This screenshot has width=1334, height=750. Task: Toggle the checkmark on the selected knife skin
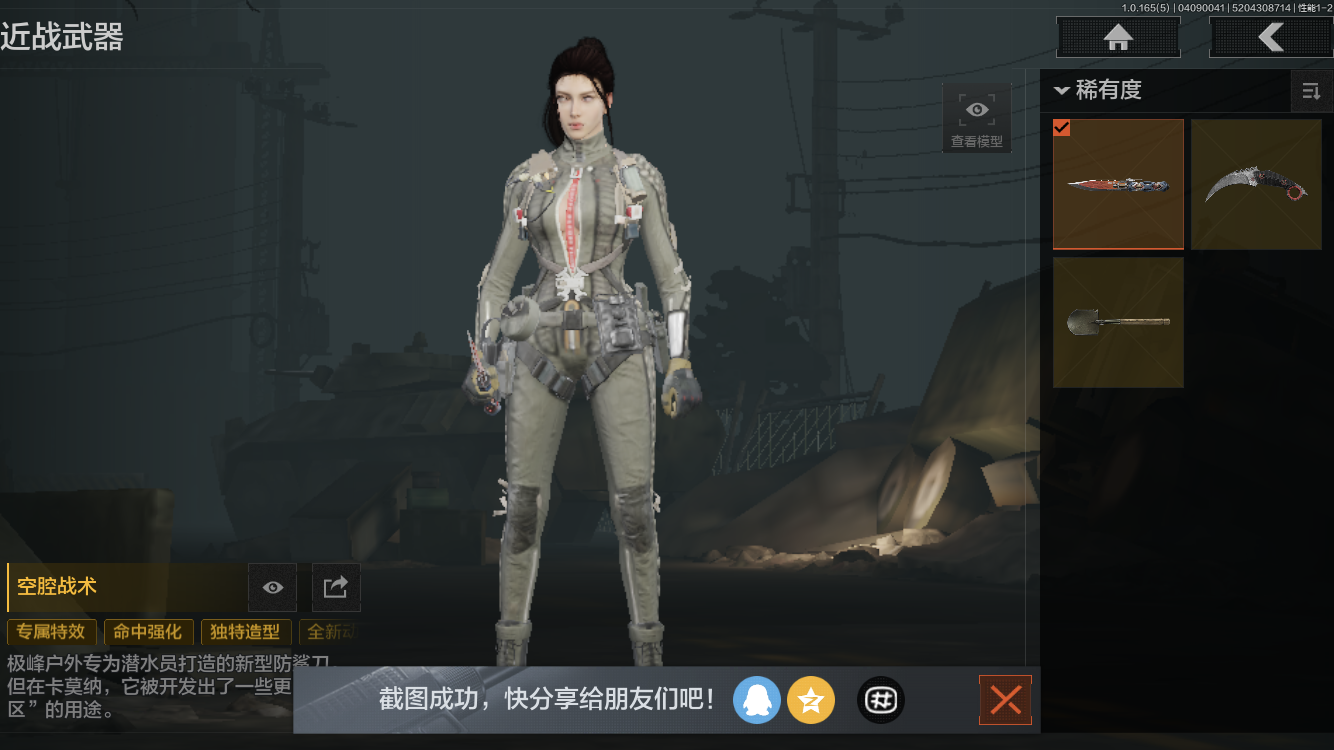[x=1062, y=128]
